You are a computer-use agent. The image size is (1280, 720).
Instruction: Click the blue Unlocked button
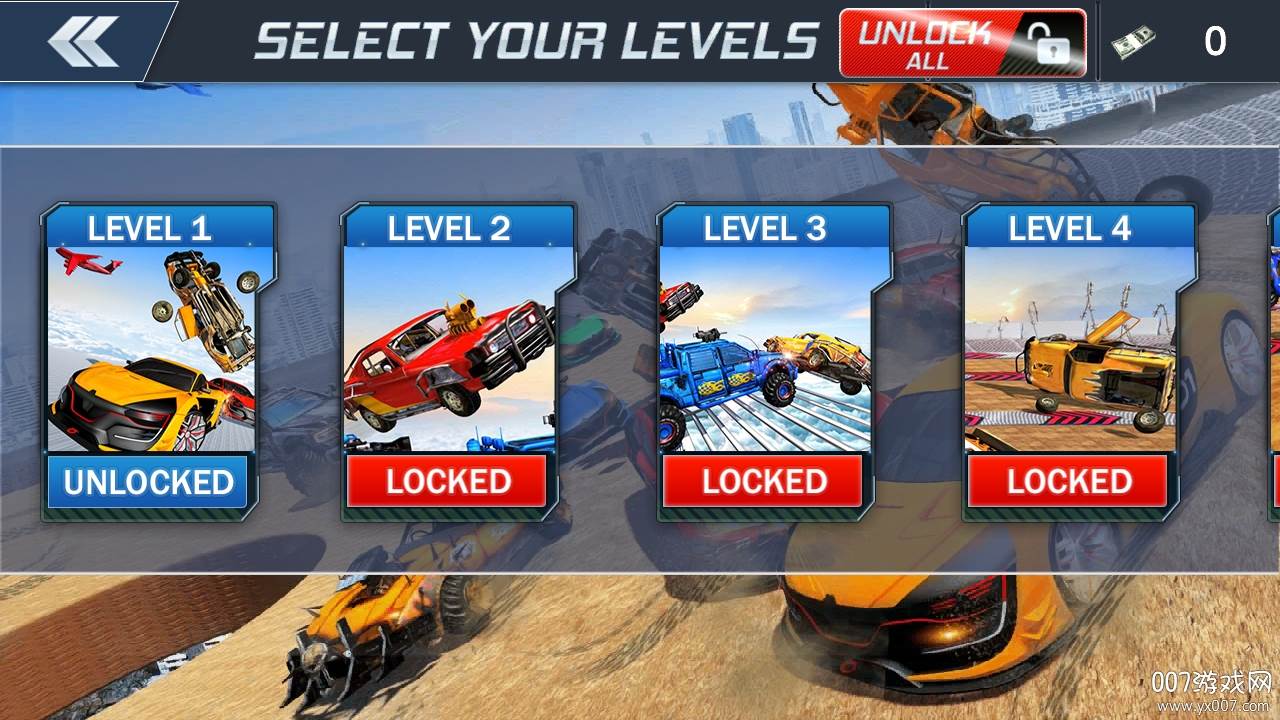point(148,482)
